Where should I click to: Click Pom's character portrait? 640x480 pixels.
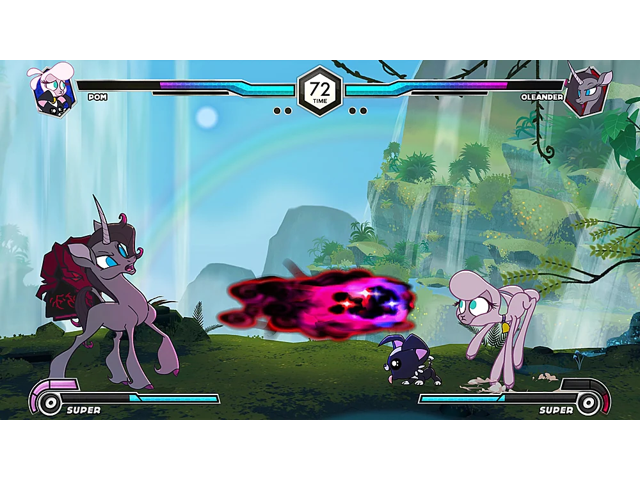pyautogui.click(x=54, y=90)
